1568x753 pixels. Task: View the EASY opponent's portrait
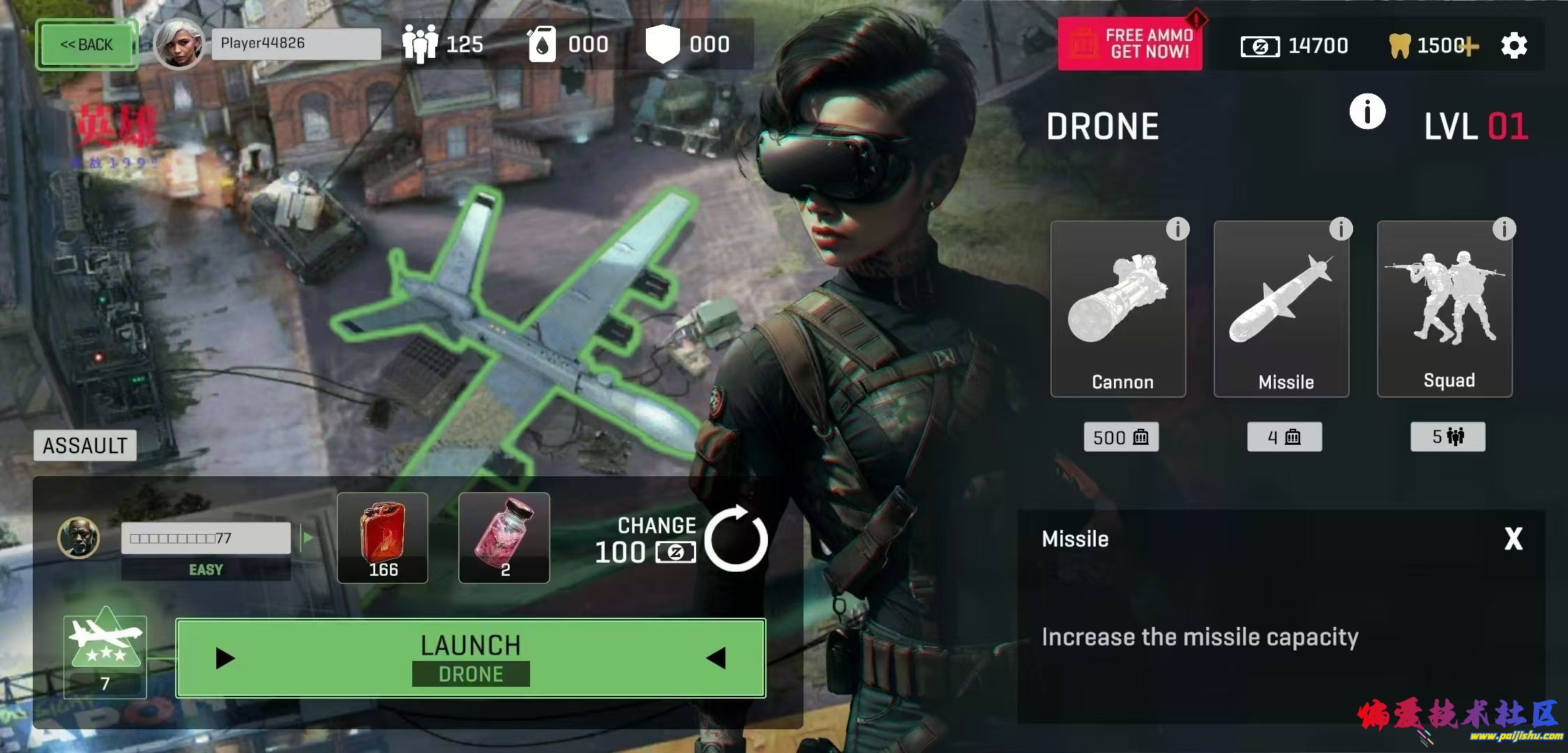(78, 538)
